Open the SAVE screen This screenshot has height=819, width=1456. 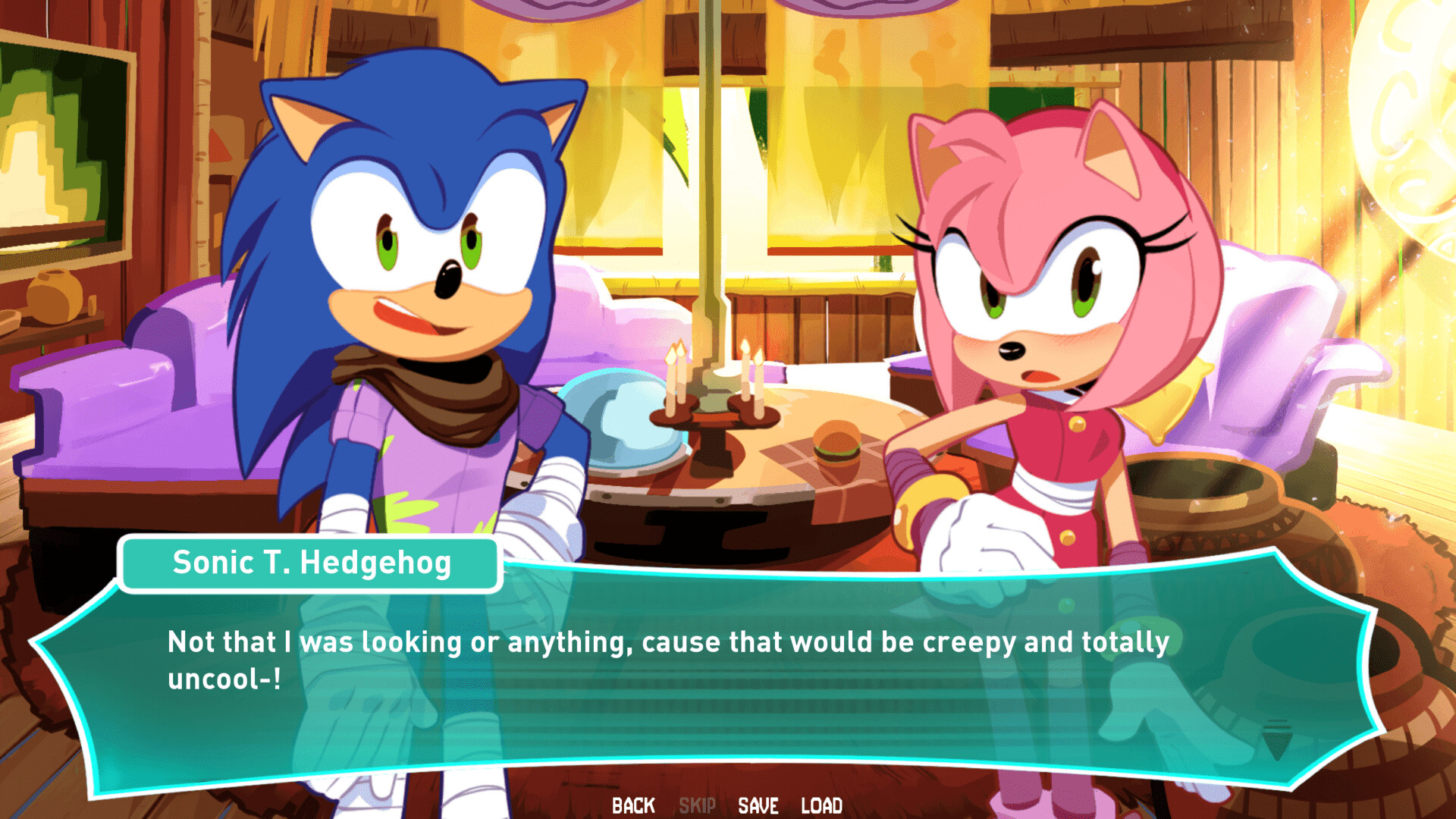[758, 806]
